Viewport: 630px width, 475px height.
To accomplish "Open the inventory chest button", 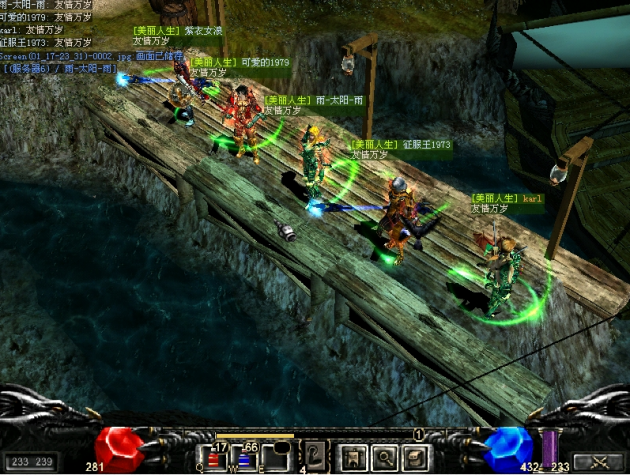I will tap(413, 458).
